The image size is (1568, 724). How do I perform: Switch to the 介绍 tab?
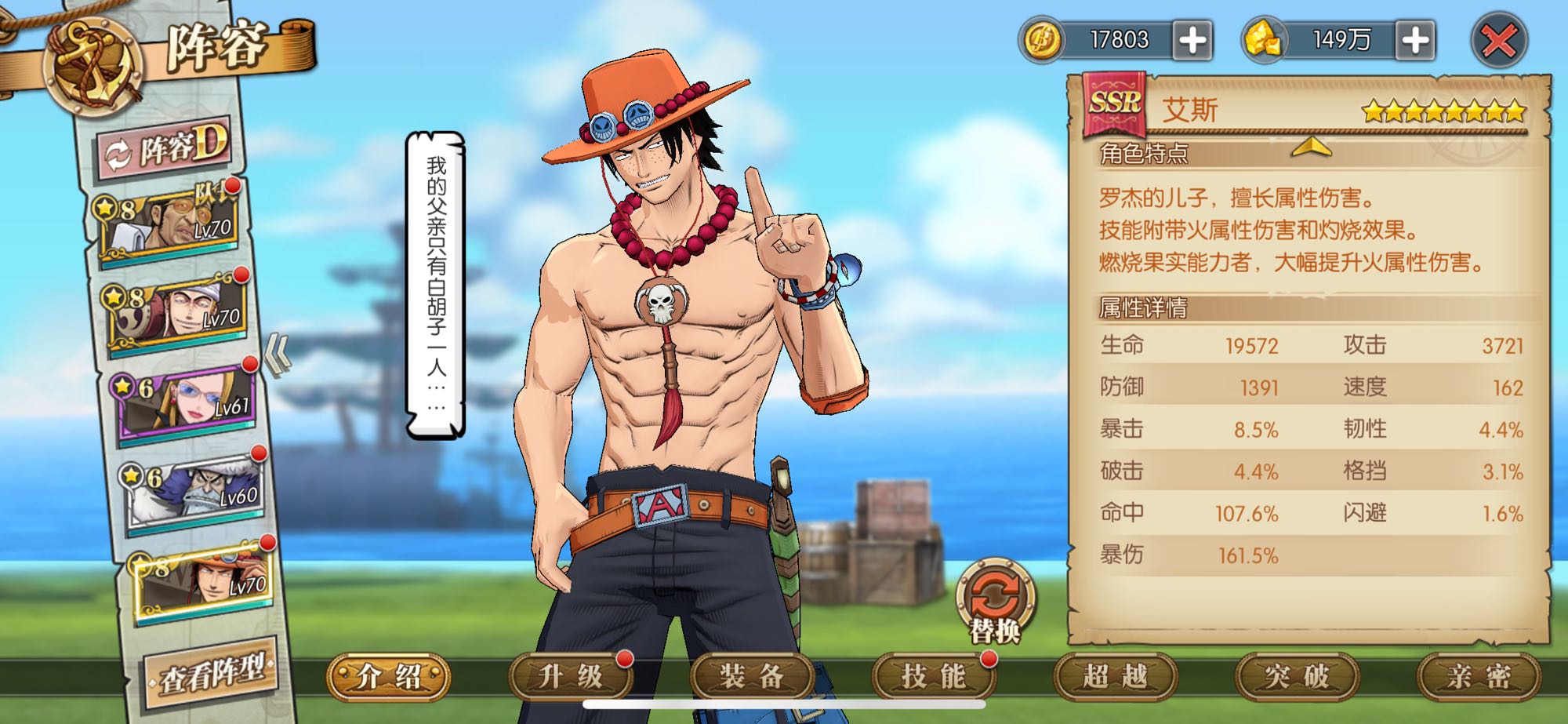[x=389, y=676]
